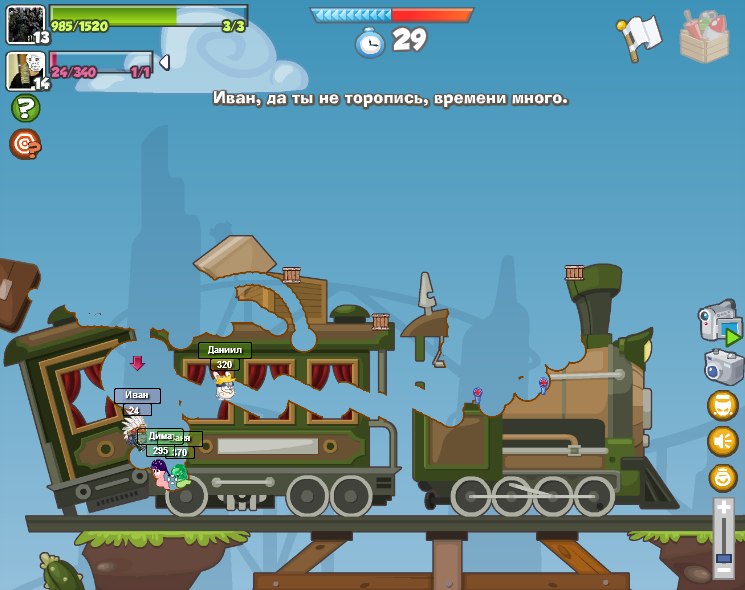Click the white arrow beside the pink team bar
Image resolution: width=745 pixels, height=590 pixels.
pos(164,63)
